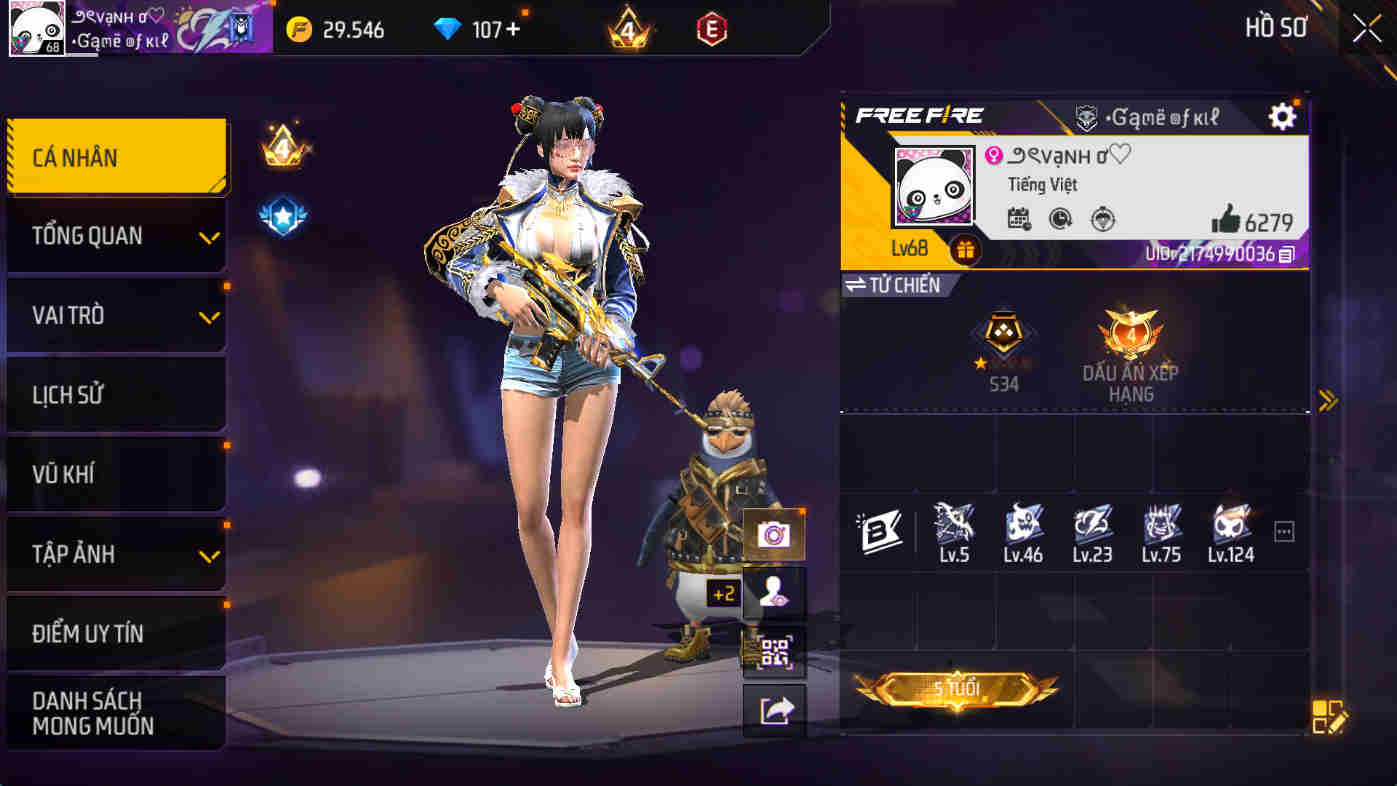
Task: Expand the VAI TRÒ section
Action: point(115,315)
